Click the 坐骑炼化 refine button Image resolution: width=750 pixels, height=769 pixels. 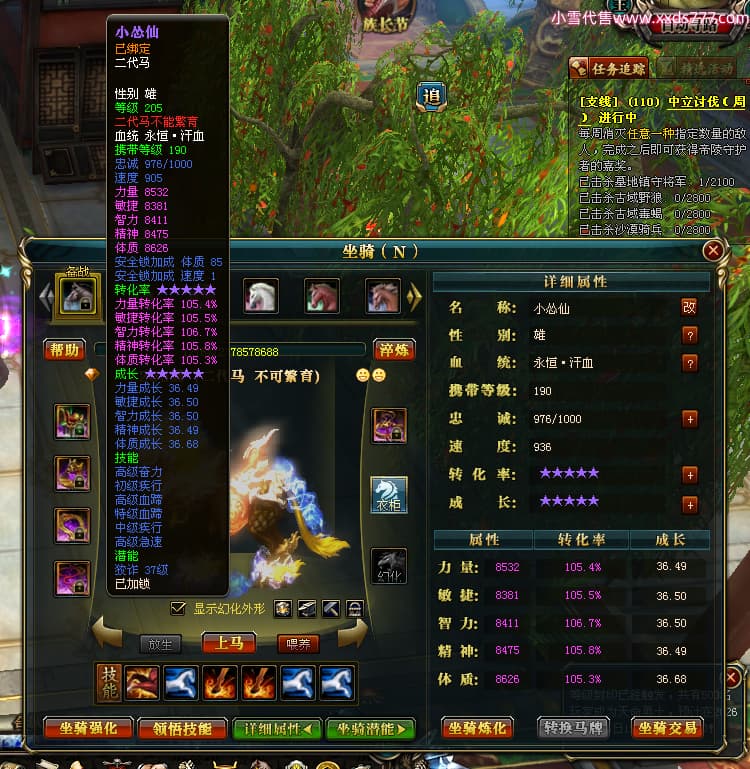[x=479, y=728]
